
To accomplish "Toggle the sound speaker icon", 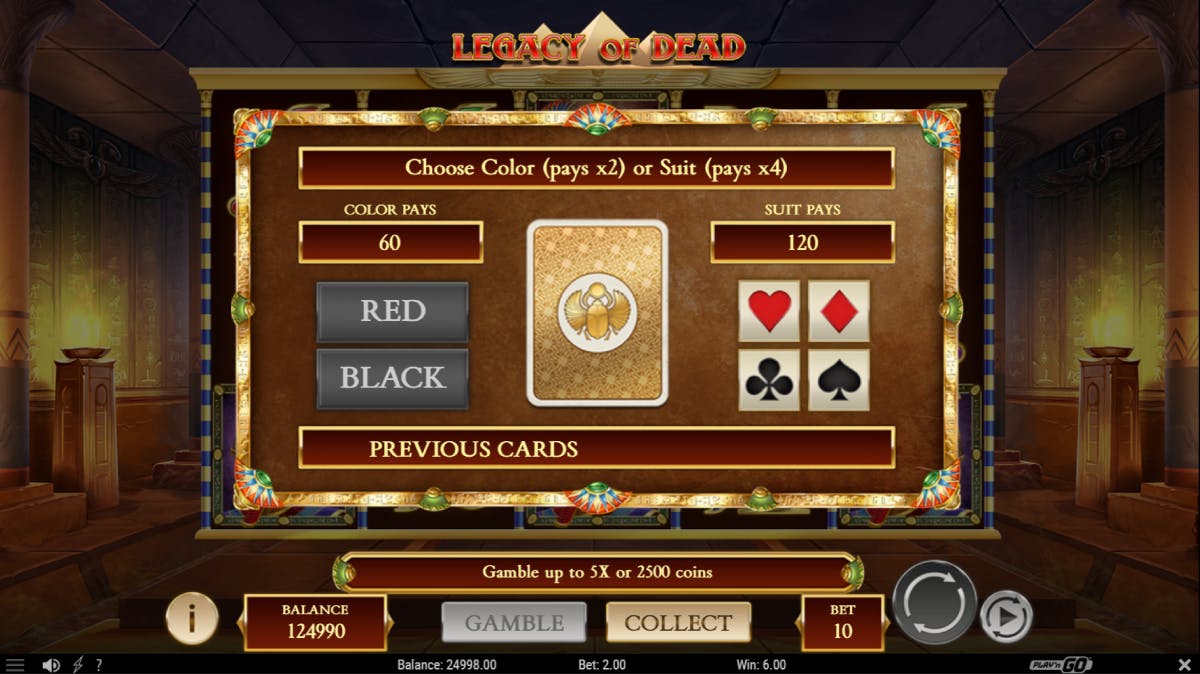I will point(50,665).
